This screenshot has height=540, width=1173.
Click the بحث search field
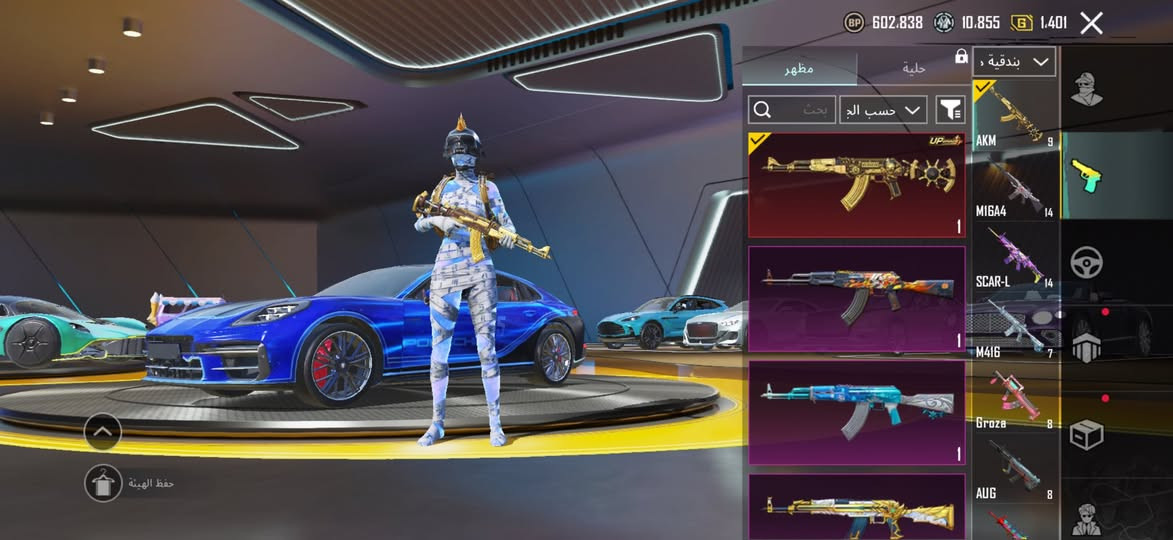pos(792,109)
